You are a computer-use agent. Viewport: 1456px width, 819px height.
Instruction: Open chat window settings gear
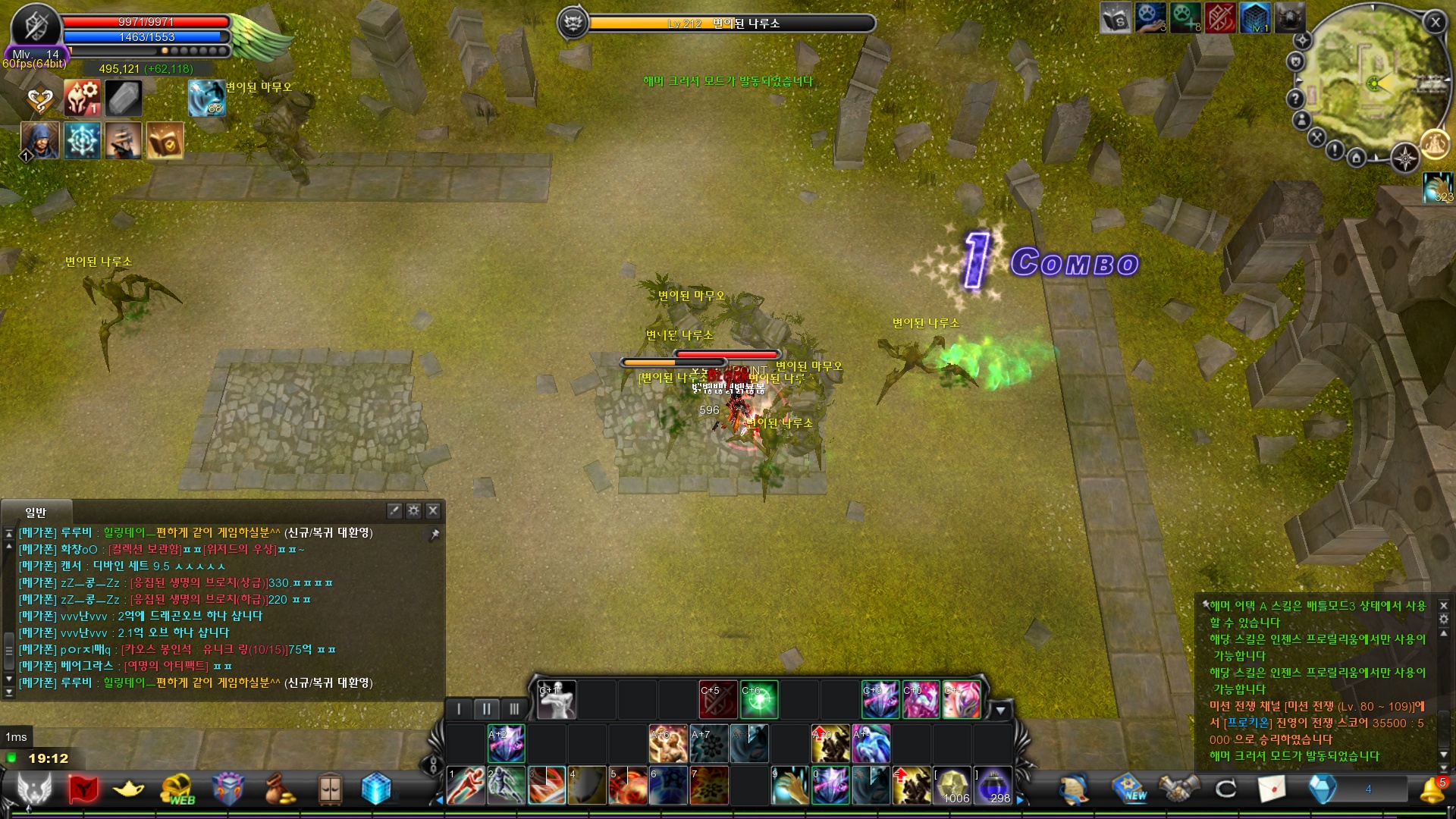413,510
